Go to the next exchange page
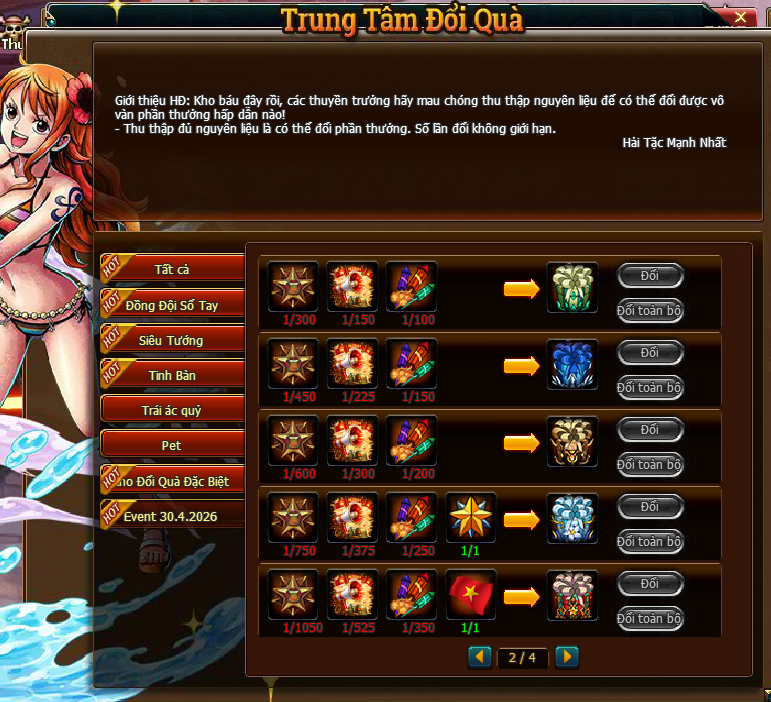 [x=567, y=657]
